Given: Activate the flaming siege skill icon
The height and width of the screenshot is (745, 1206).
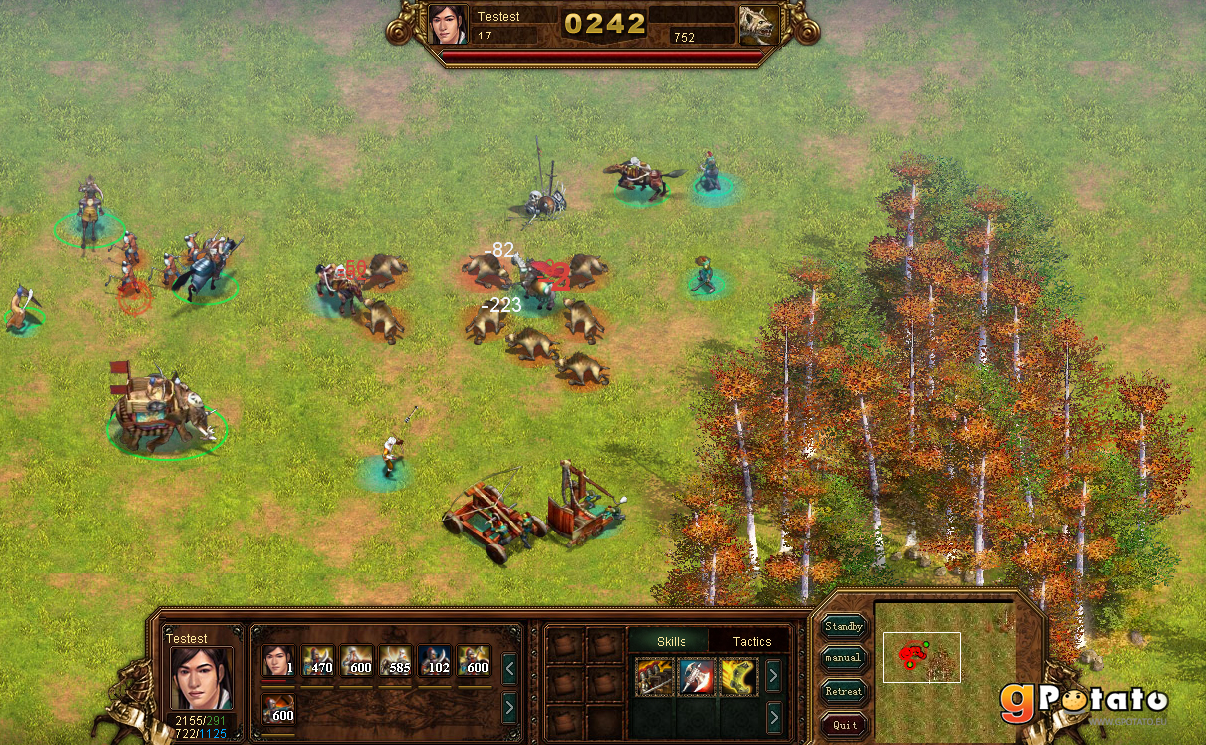Looking at the screenshot, I should click(655, 677).
